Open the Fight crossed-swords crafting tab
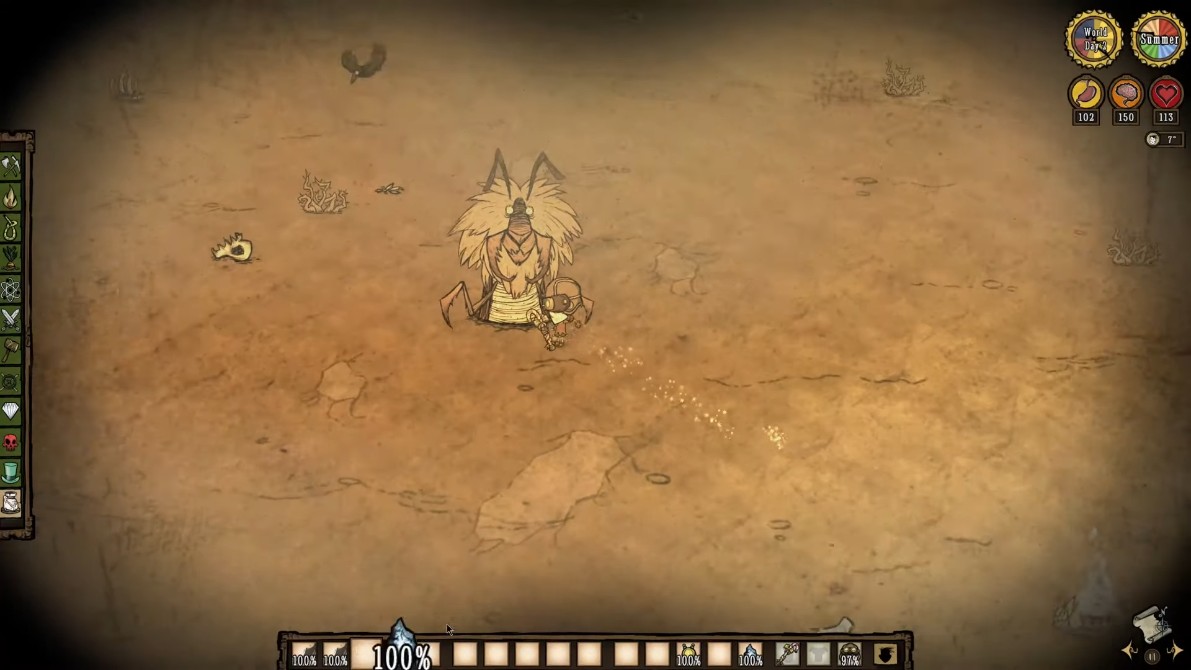Image resolution: width=1191 pixels, height=670 pixels. (11, 319)
